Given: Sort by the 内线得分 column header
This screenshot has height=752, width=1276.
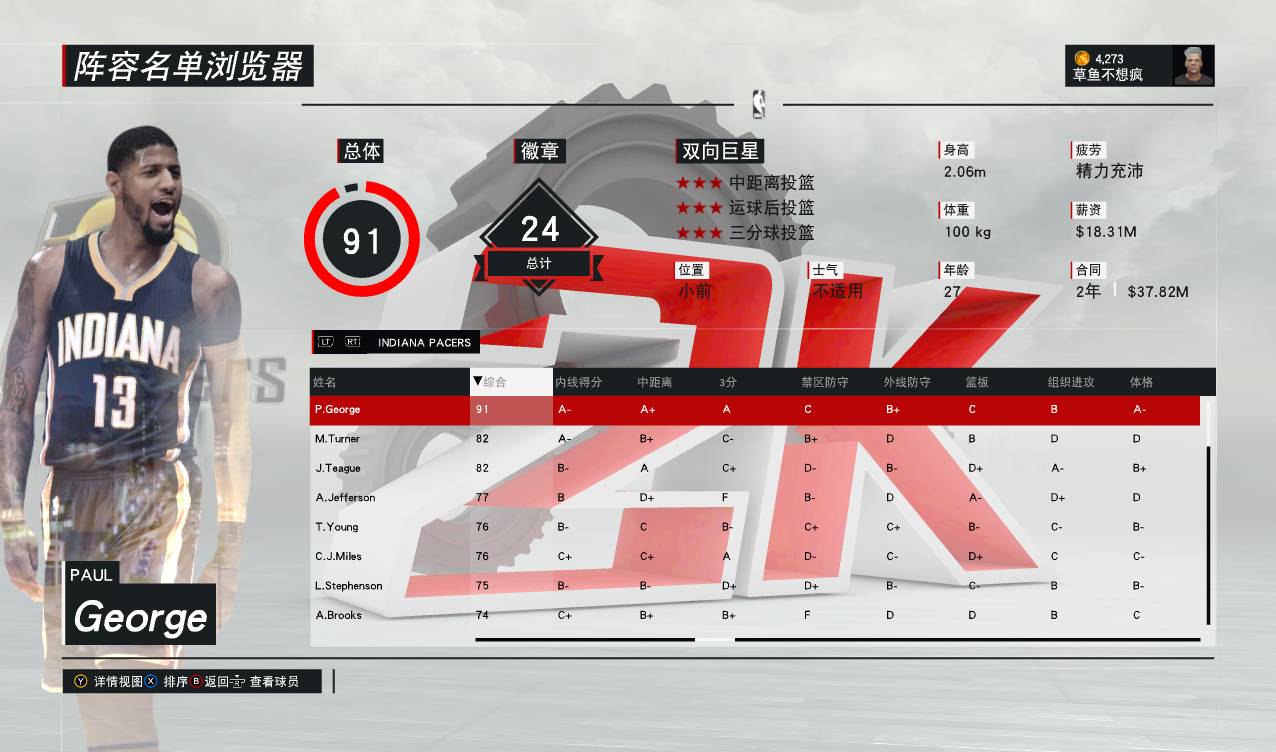Looking at the screenshot, I should [579, 382].
